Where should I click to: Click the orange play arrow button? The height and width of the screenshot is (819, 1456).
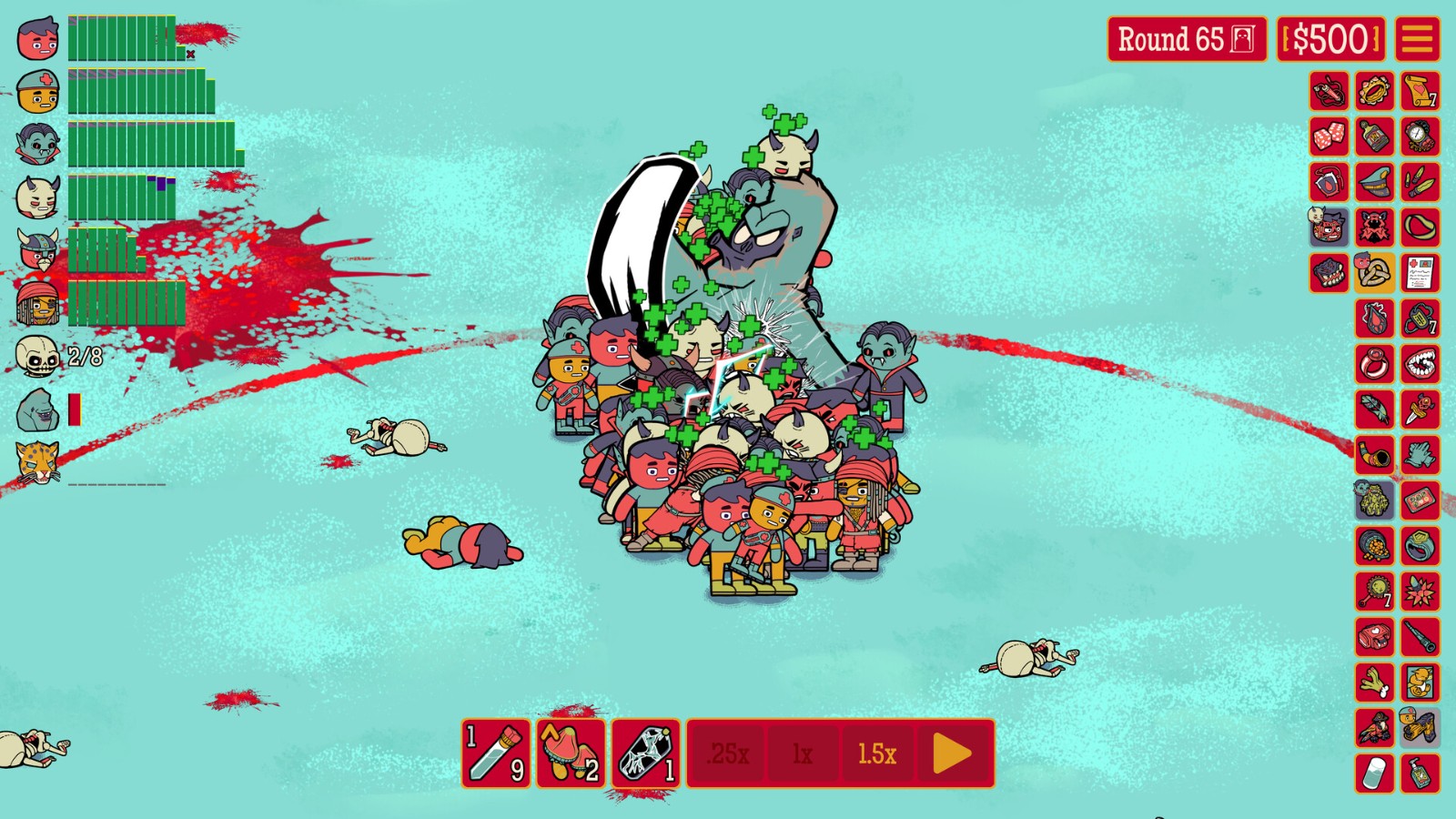(952, 753)
